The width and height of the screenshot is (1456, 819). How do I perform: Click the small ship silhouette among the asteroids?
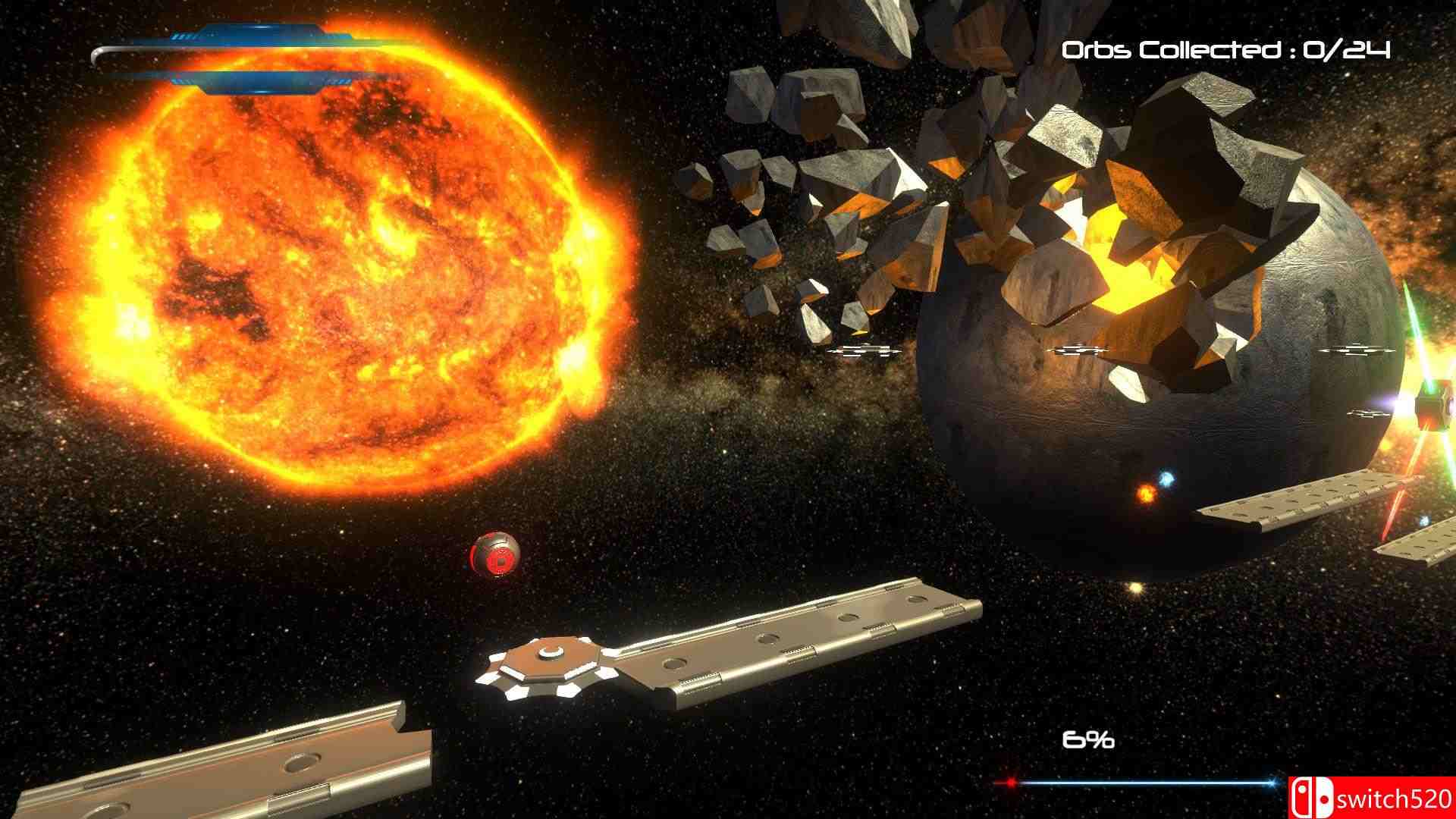coord(864,351)
